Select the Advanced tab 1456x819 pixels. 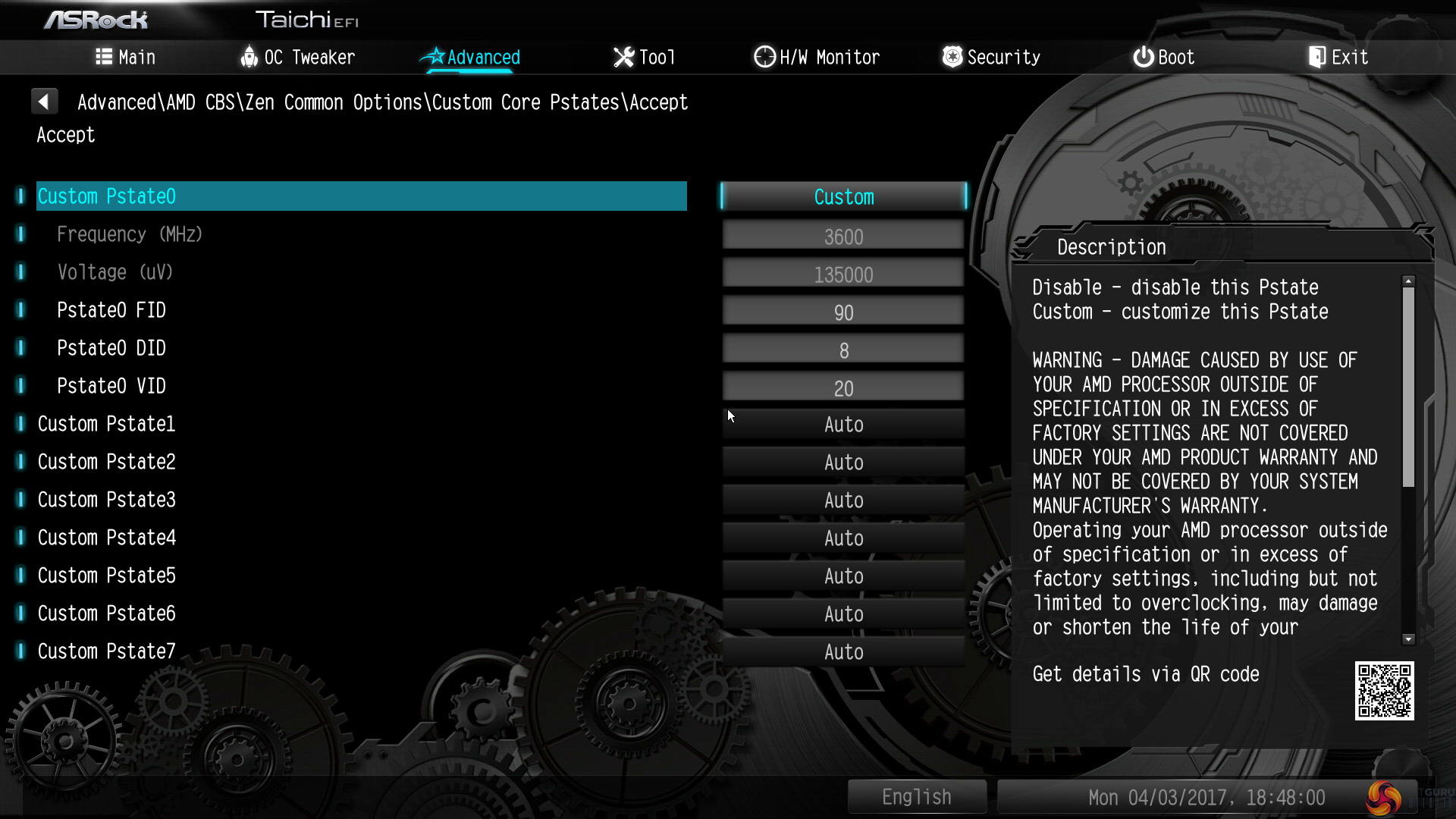471,58
